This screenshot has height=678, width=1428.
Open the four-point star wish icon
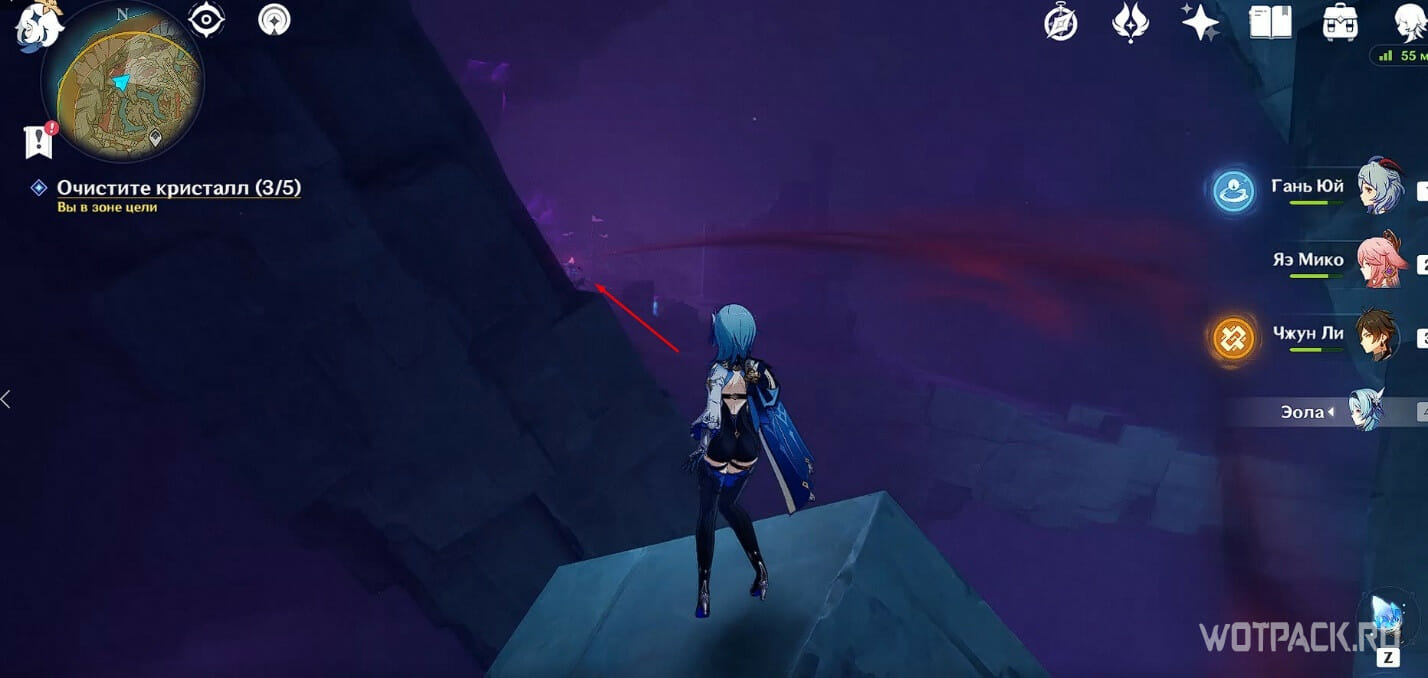(x=1199, y=22)
